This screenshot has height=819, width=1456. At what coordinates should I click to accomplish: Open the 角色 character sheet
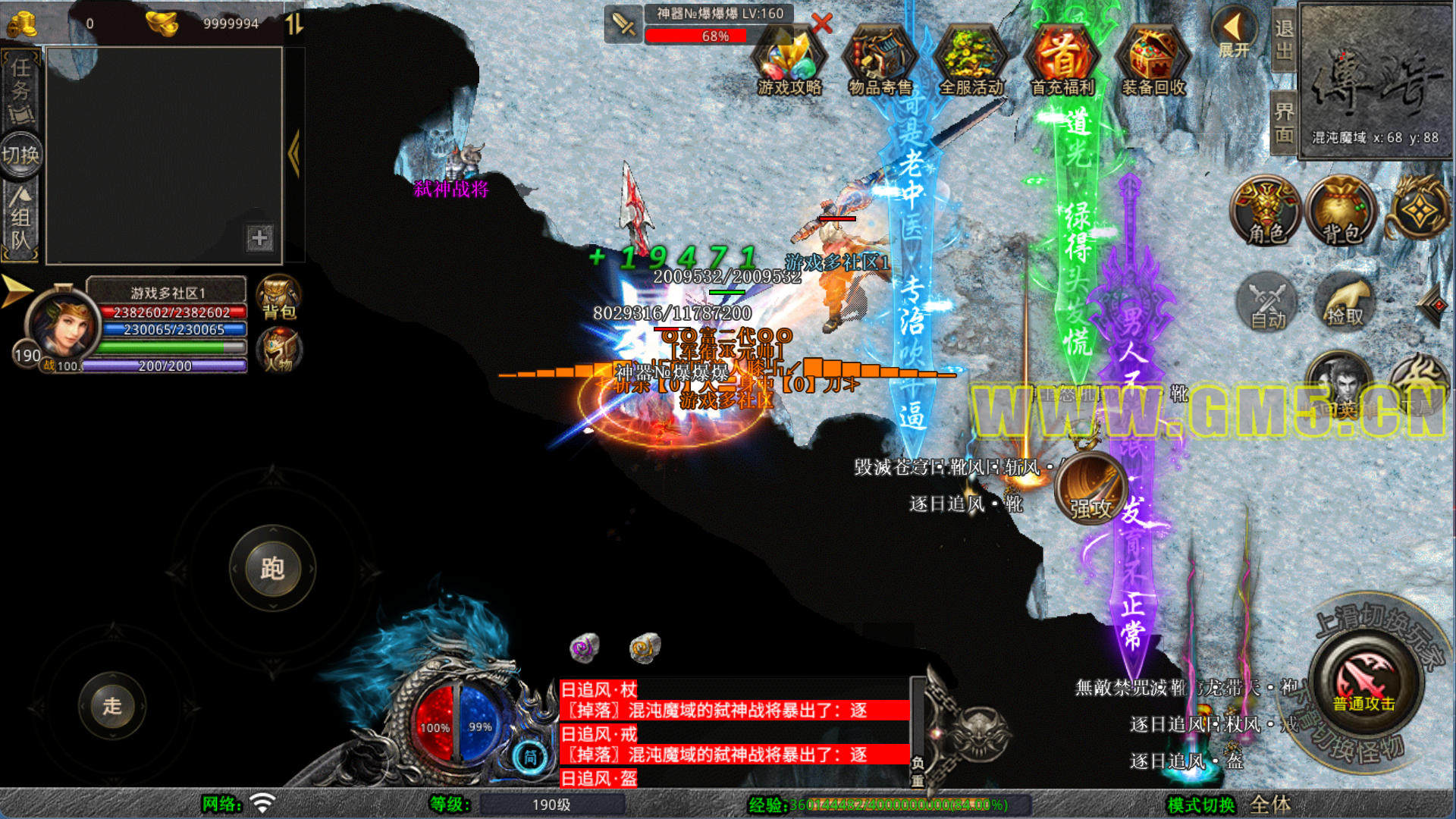[x=1266, y=212]
